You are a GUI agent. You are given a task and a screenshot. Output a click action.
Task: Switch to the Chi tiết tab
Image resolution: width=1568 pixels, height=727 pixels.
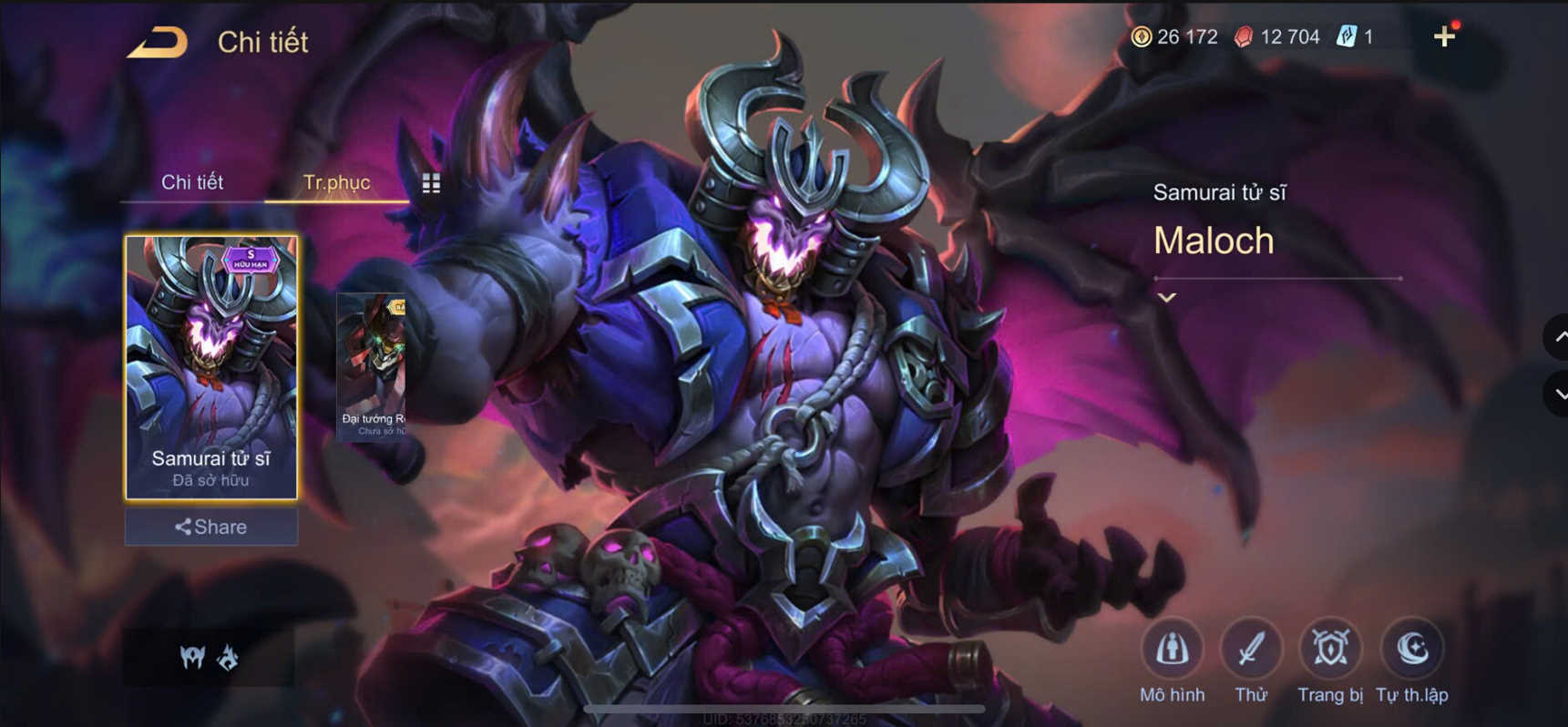[191, 182]
